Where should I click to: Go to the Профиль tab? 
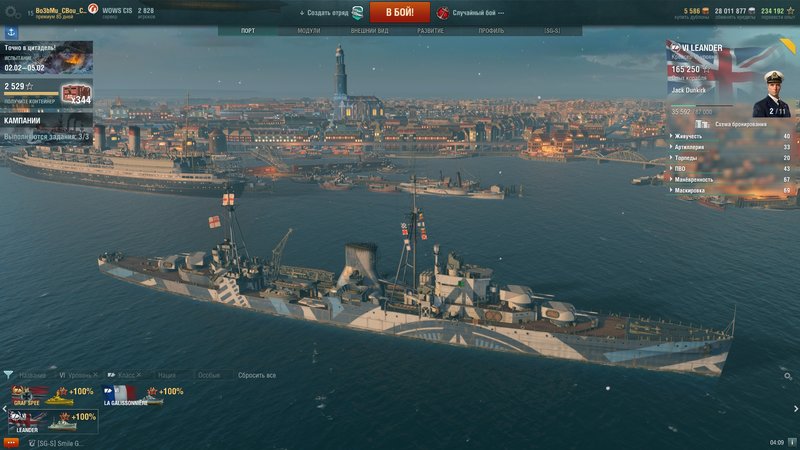(x=491, y=31)
